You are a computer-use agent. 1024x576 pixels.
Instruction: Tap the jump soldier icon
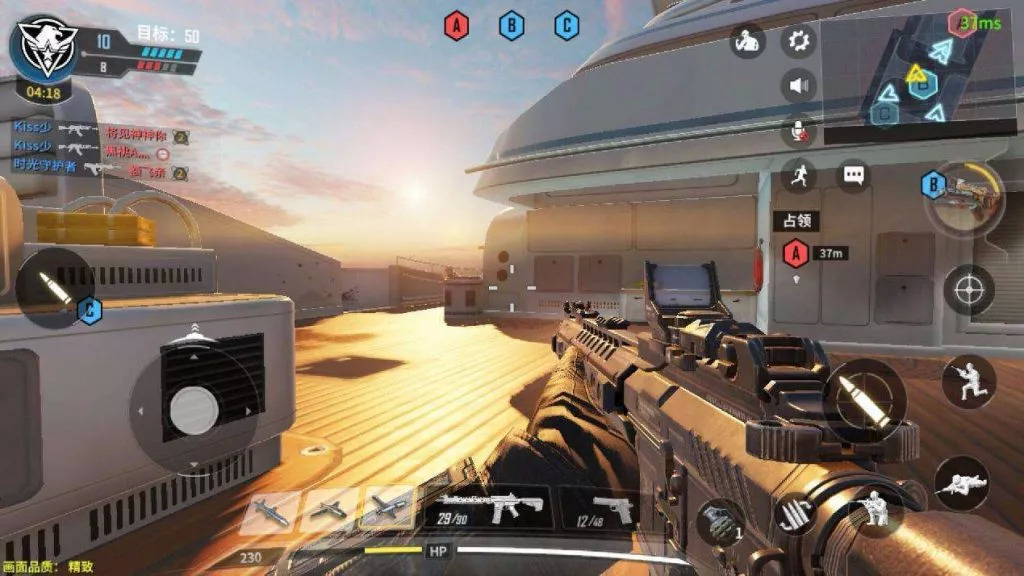point(968,381)
